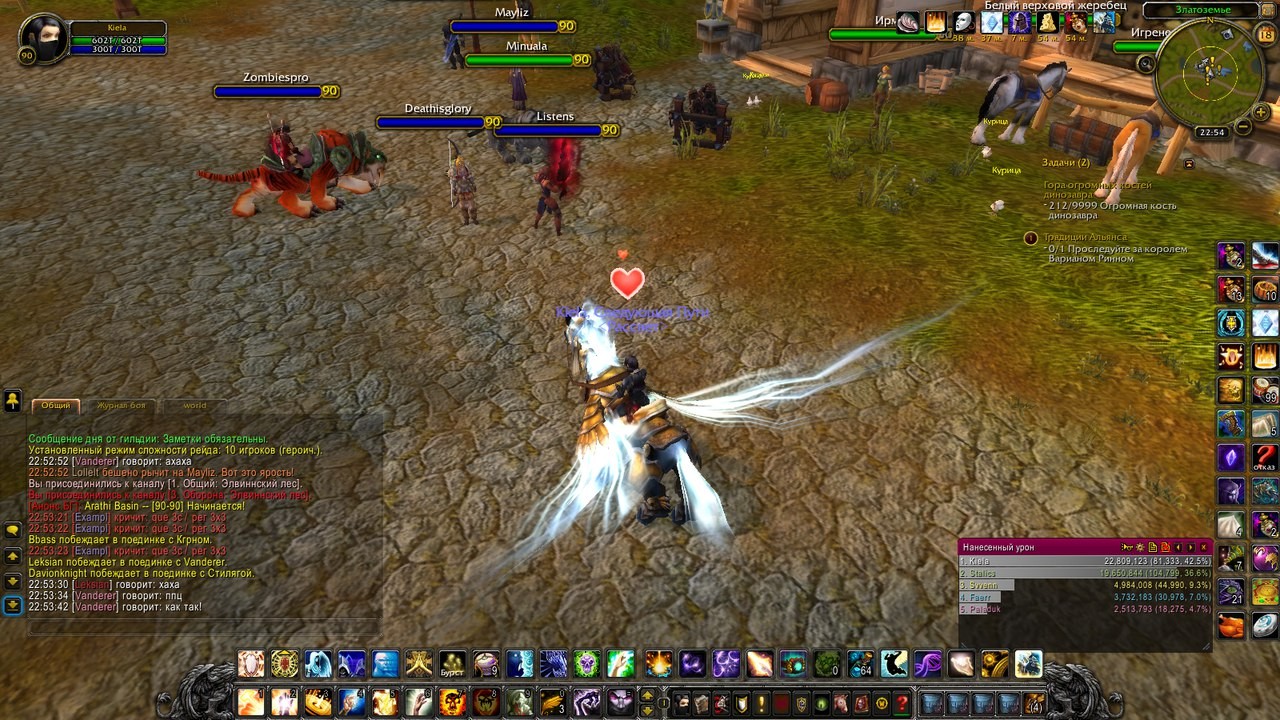Toggle the minimap tracking magnifier button
1280x720 pixels.
coord(1146,63)
